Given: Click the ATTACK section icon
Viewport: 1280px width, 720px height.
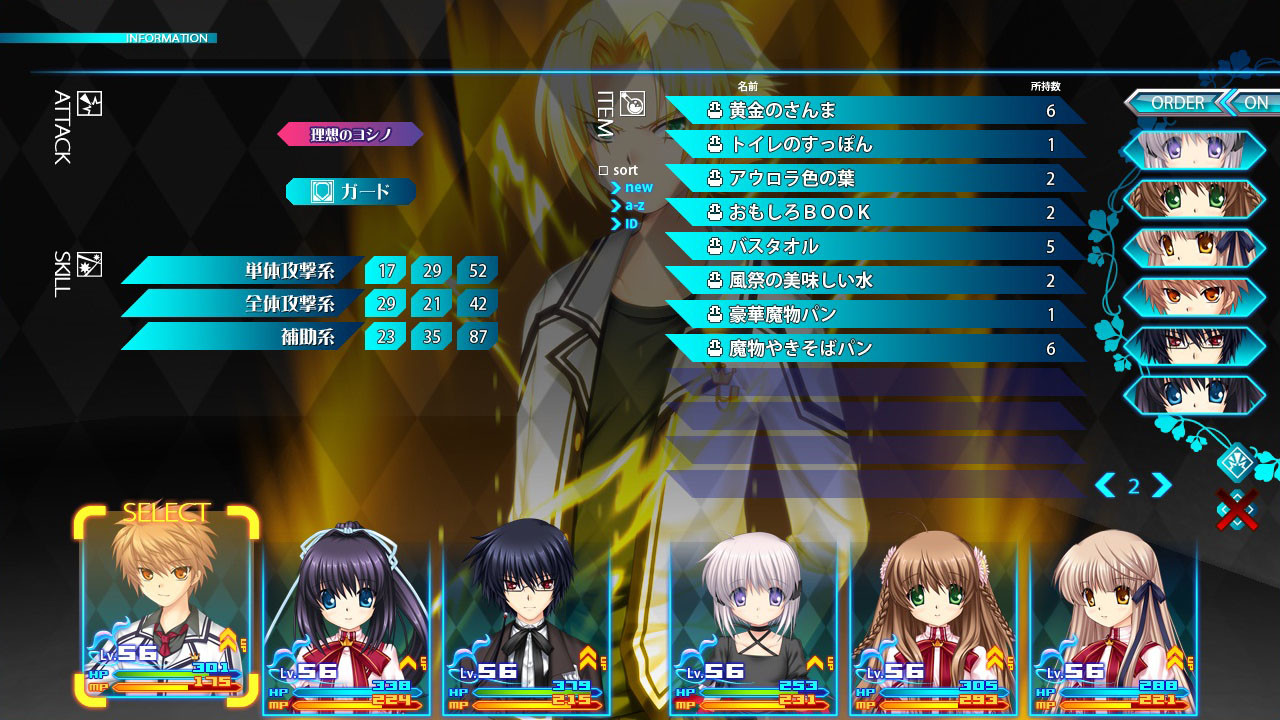Looking at the screenshot, I should click(88, 106).
